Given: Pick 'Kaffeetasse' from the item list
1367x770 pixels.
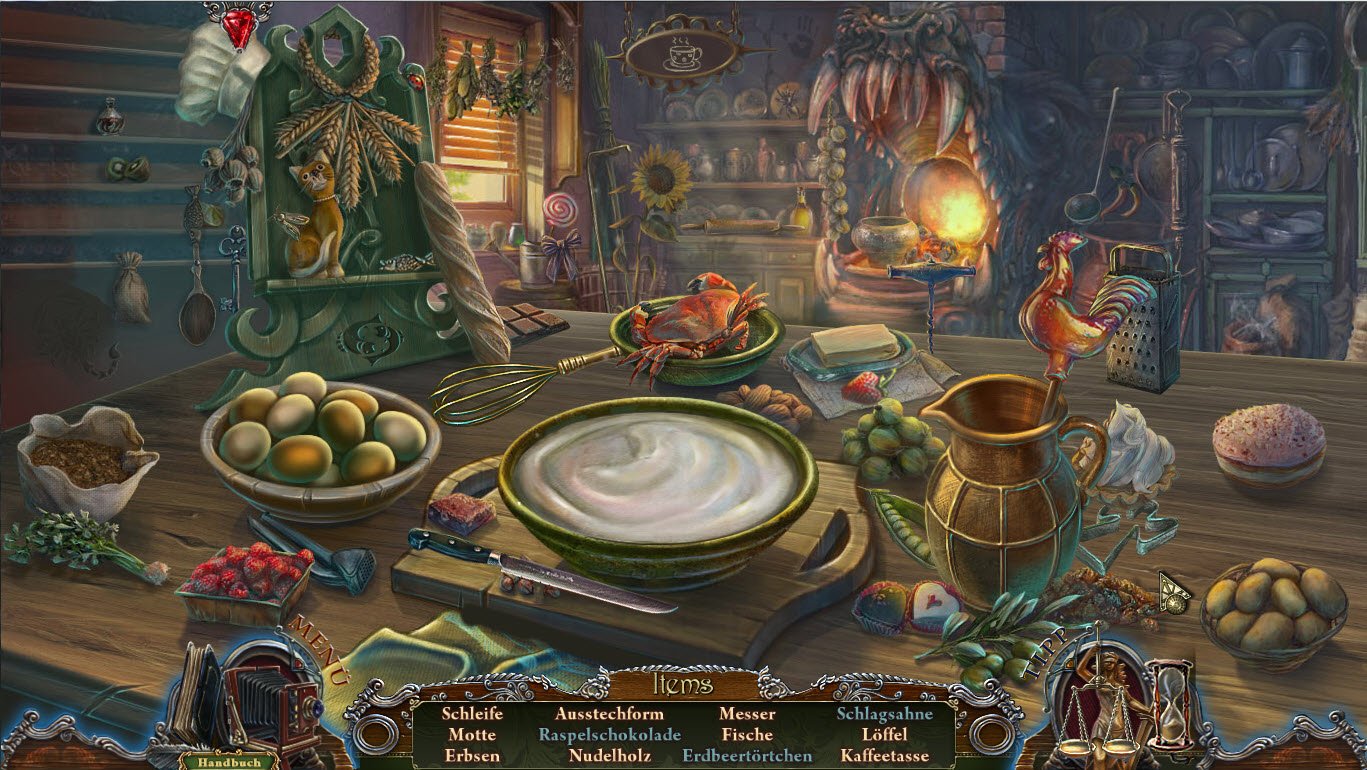Looking at the screenshot, I should coord(884,756).
